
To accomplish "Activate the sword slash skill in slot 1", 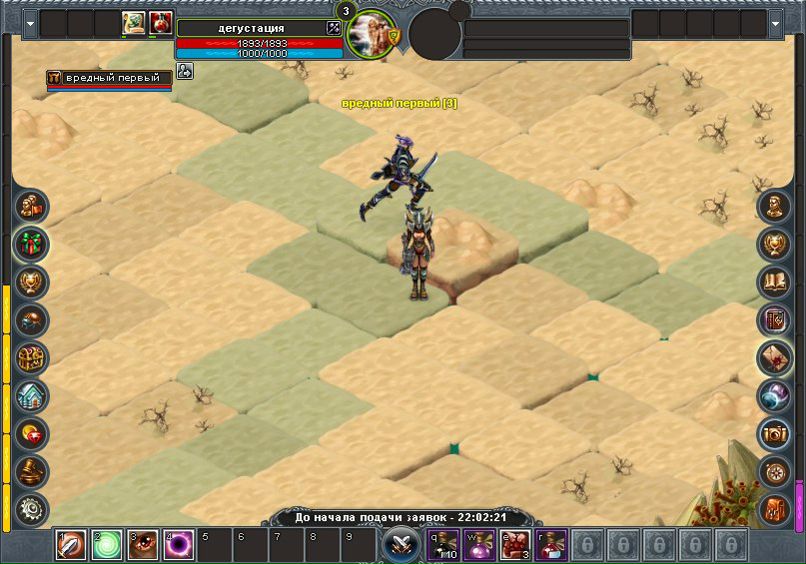I will tap(71, 546).
